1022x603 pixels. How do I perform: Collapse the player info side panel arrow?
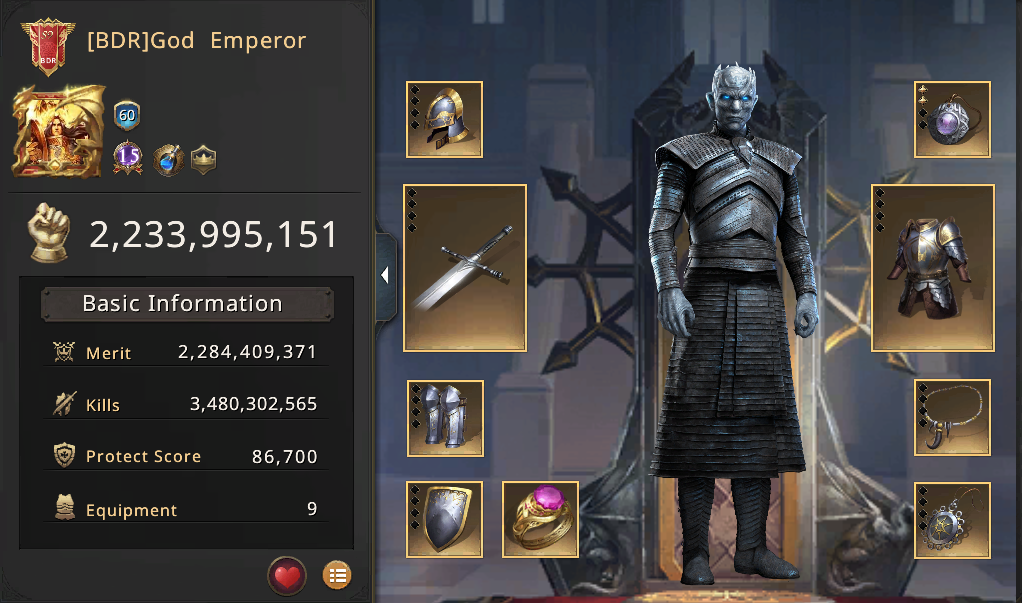click(386, 276)
